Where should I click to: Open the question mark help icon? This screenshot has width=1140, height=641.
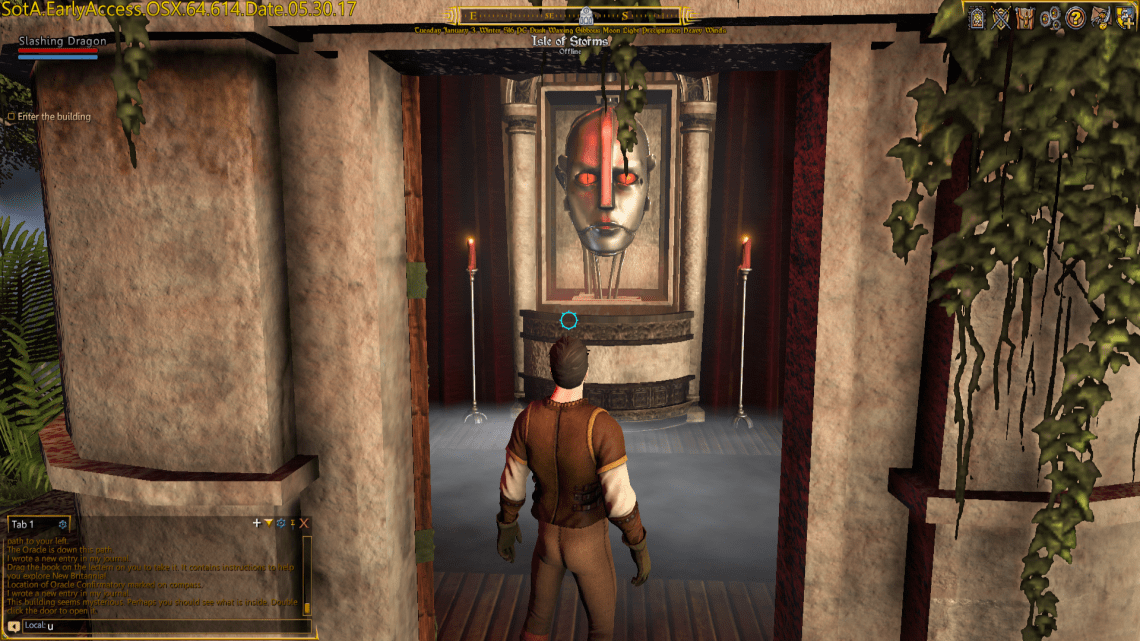pos(1075,17)
